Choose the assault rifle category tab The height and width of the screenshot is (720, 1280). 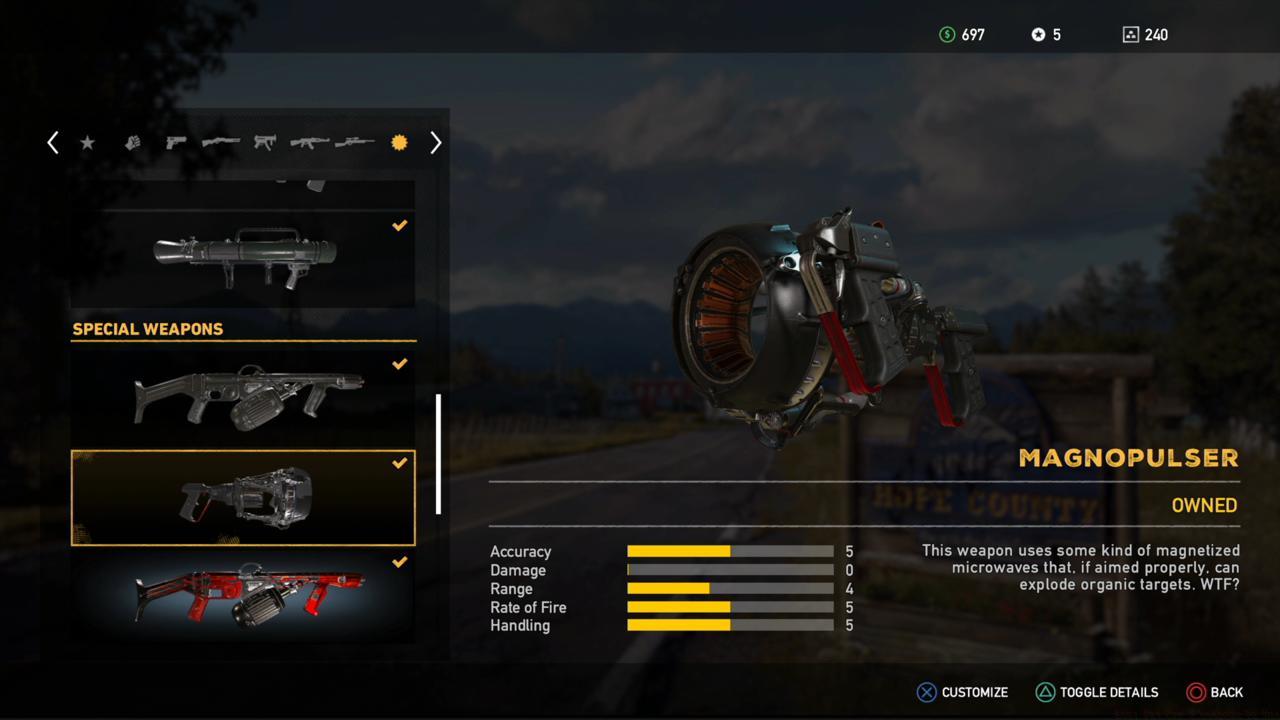point(309,143)
